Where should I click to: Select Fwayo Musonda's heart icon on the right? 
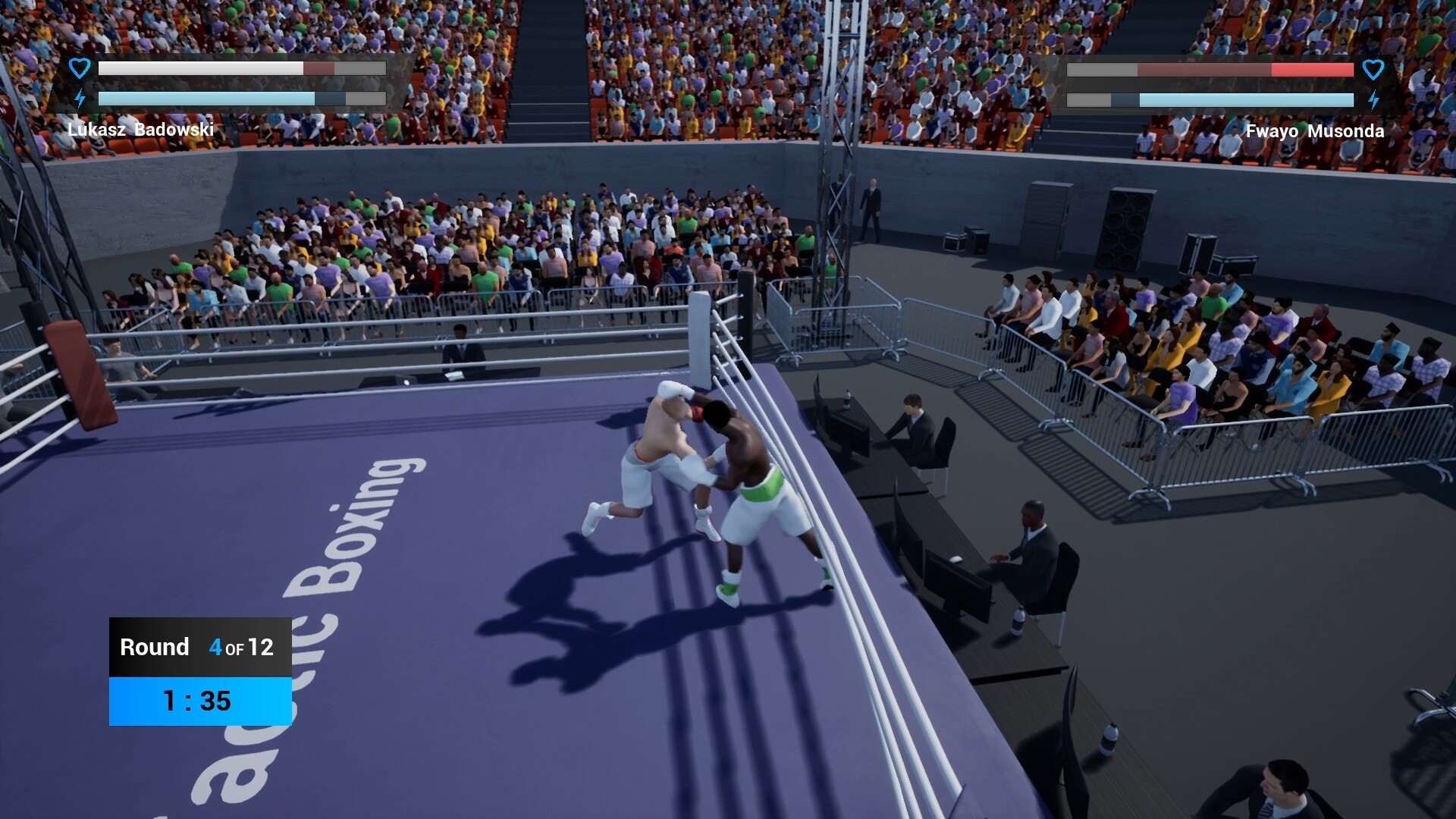pos(1374,70)
